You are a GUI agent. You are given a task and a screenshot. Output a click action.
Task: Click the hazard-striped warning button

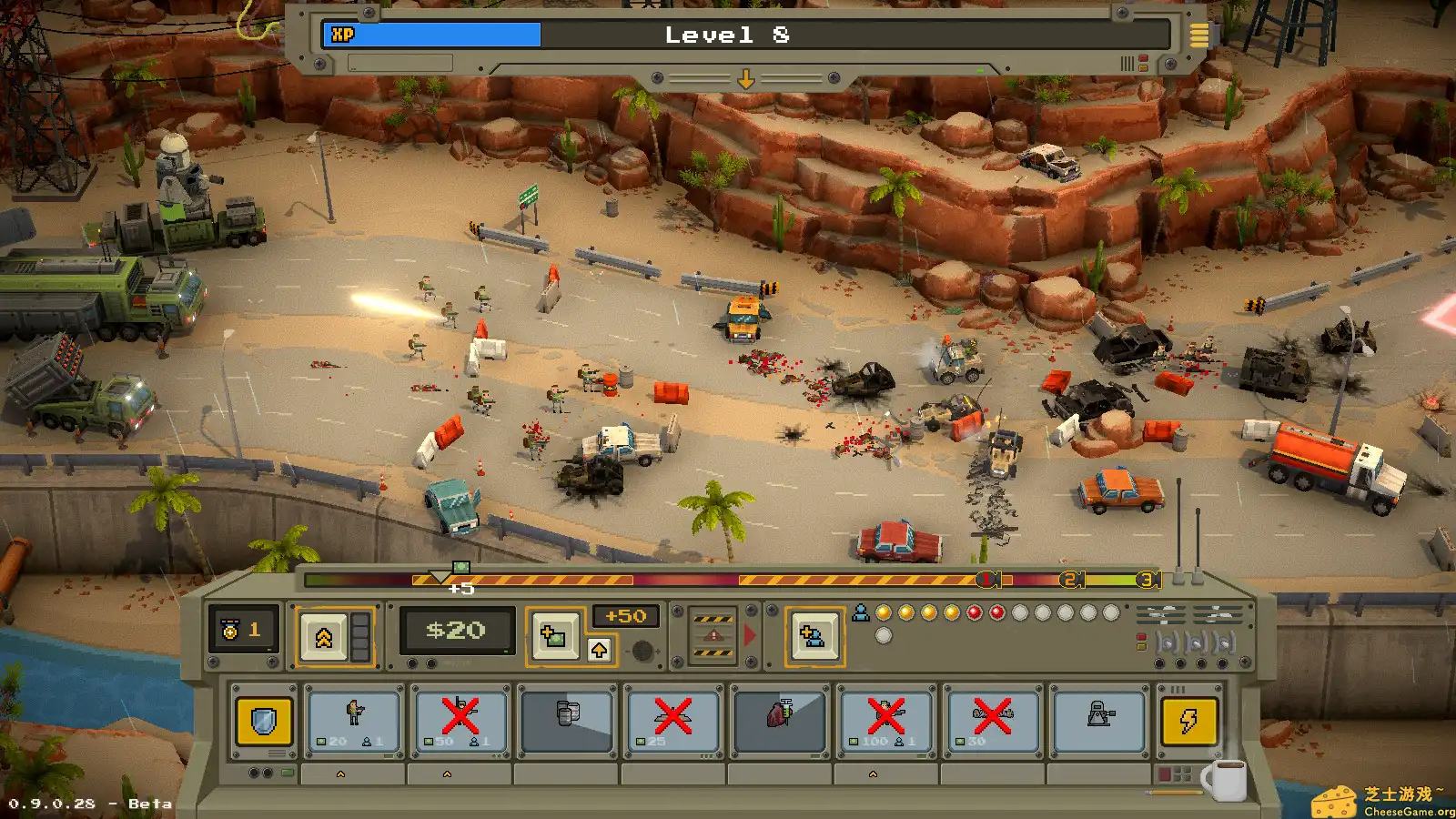(713, 636)
